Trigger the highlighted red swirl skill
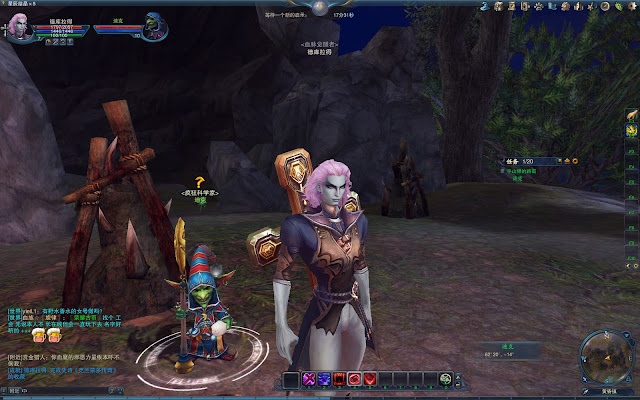 354,378
